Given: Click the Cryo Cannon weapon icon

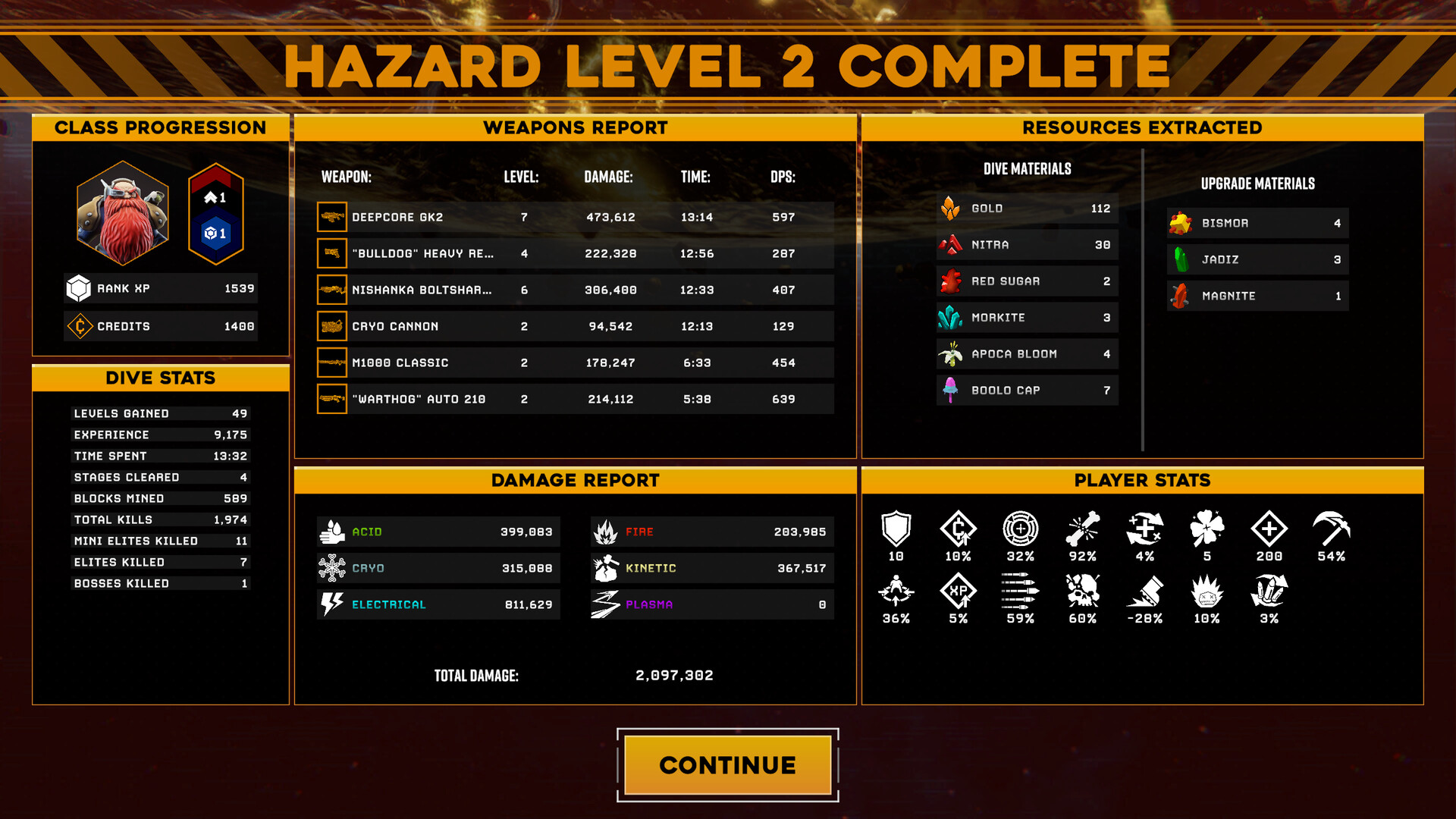Looking at the screenshot, I should (331, 326).
